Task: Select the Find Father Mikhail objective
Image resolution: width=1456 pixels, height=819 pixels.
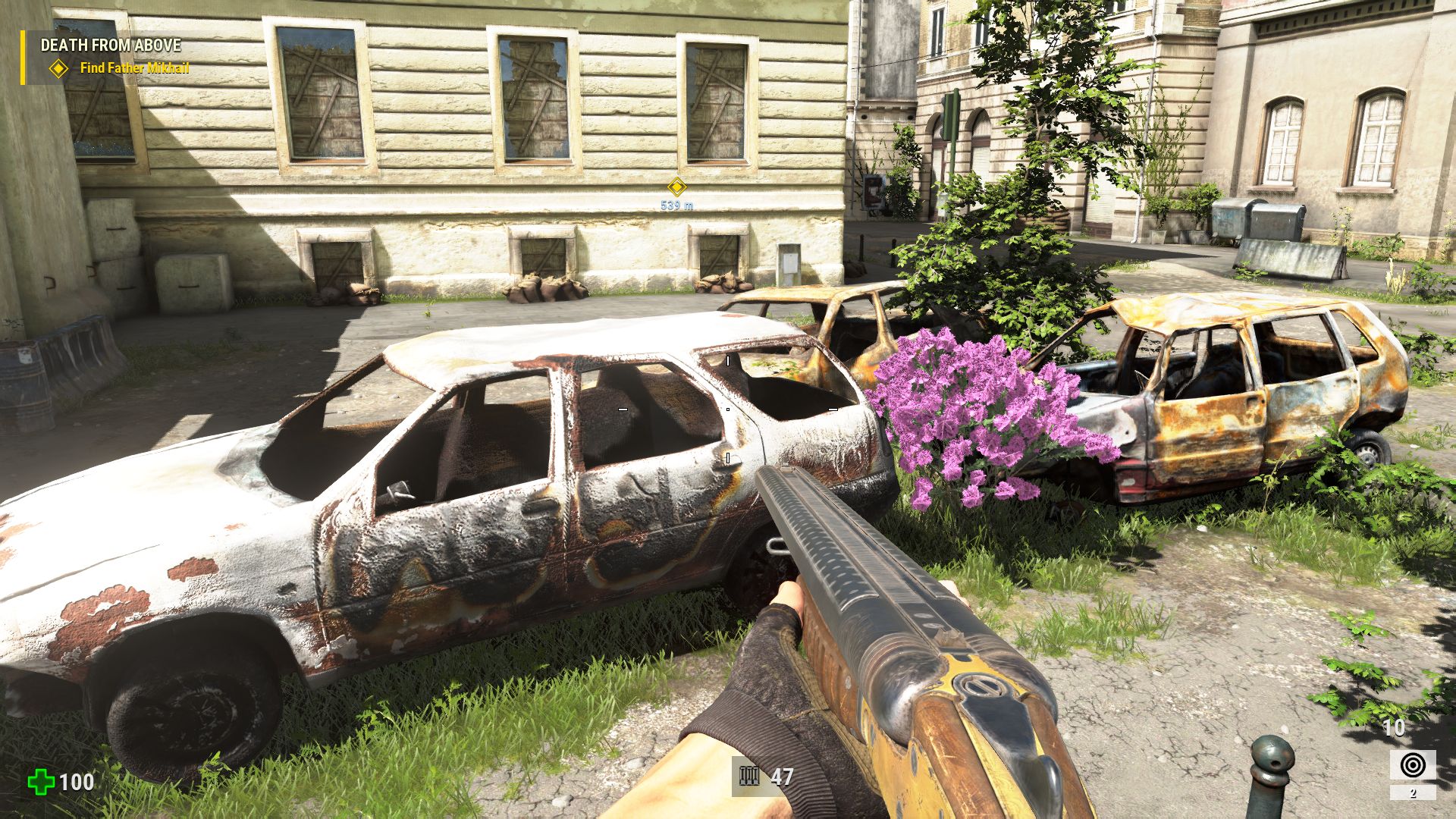Action: (133, 68)
